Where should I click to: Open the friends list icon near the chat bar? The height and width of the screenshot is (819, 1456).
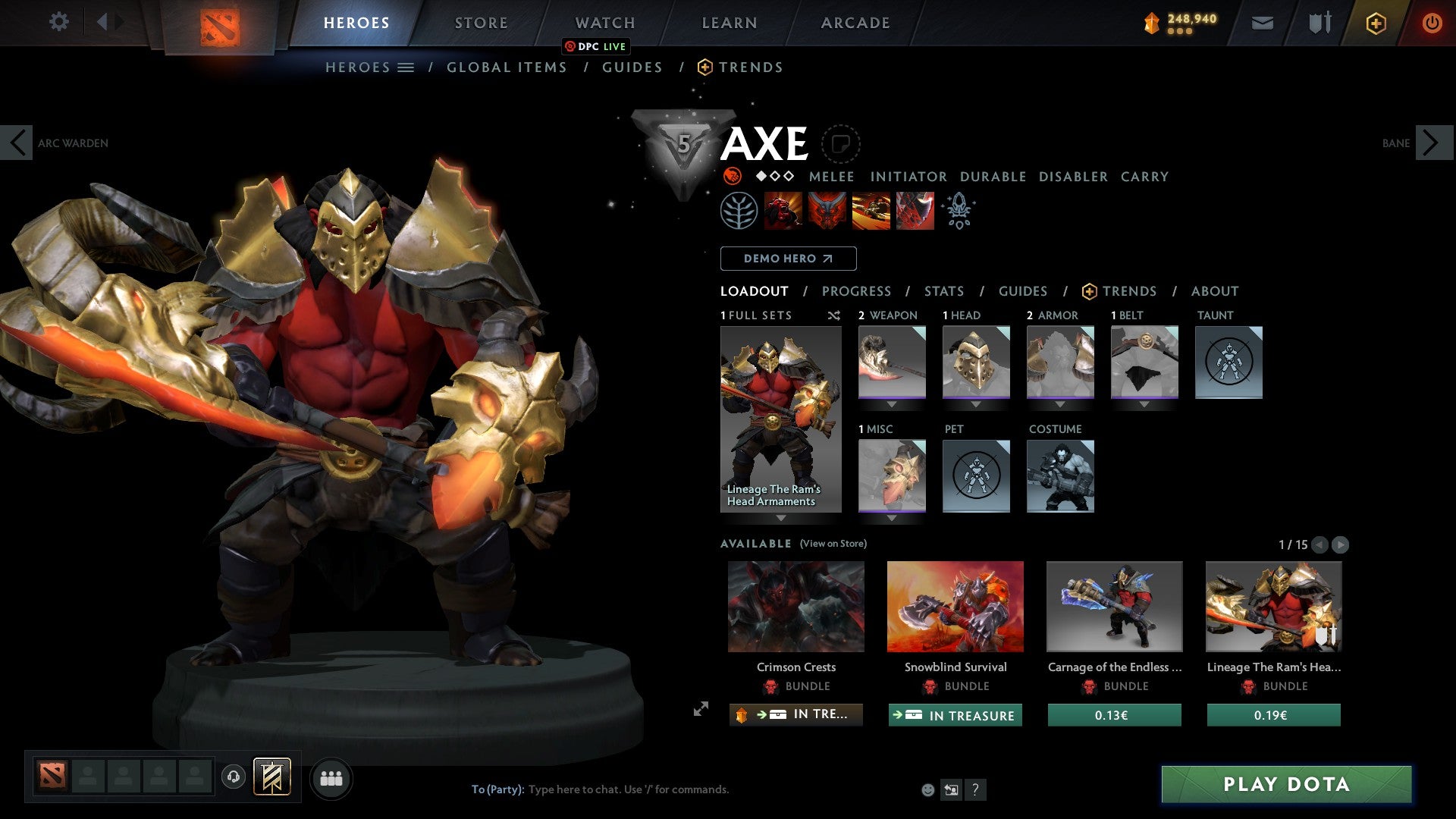[330, 777]
